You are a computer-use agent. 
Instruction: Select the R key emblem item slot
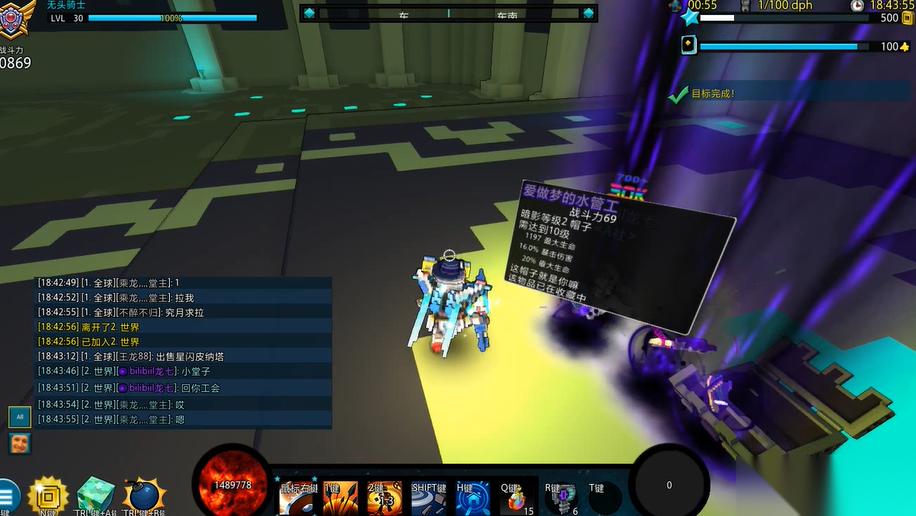pos(560,496)
